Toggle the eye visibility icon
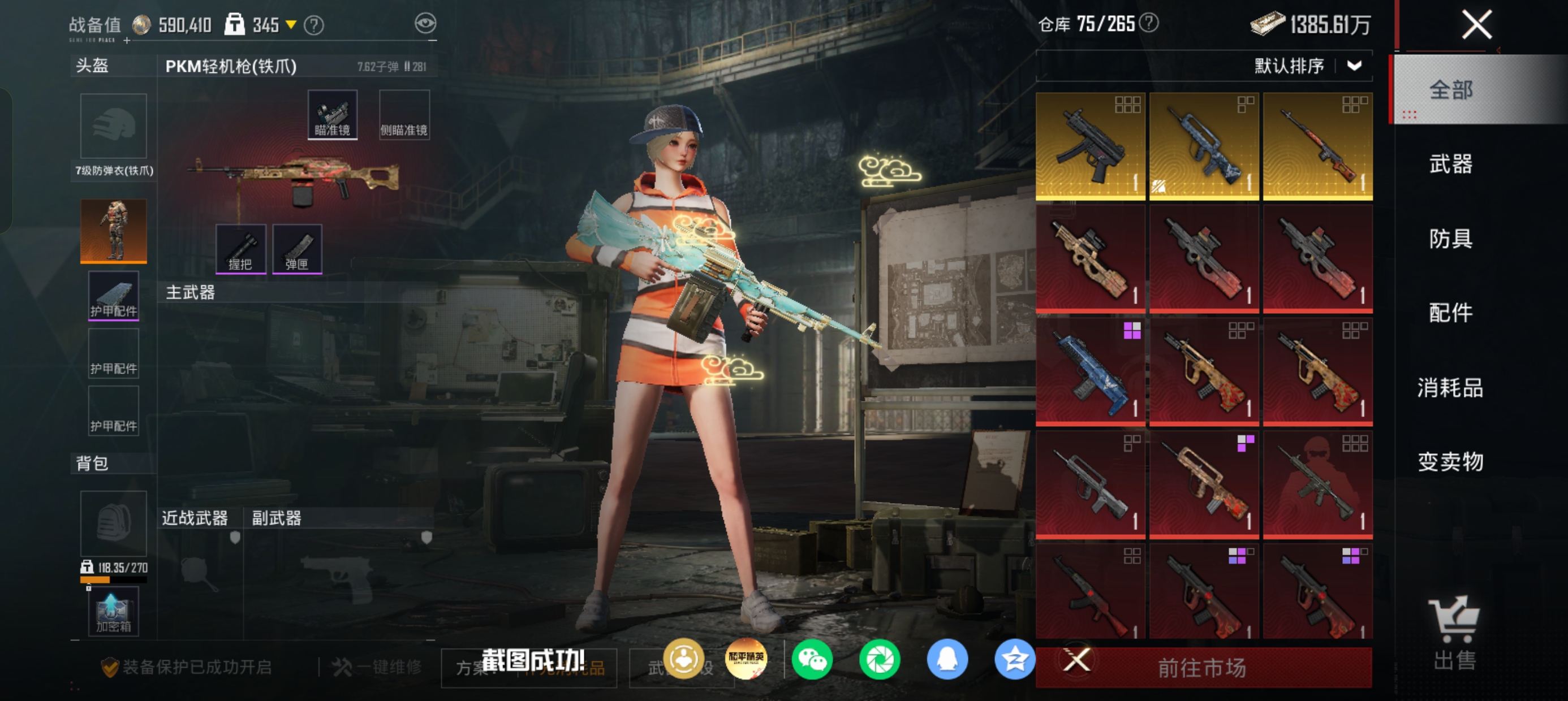The width and height of the screenshot is (1568, 701). point(425,24)
